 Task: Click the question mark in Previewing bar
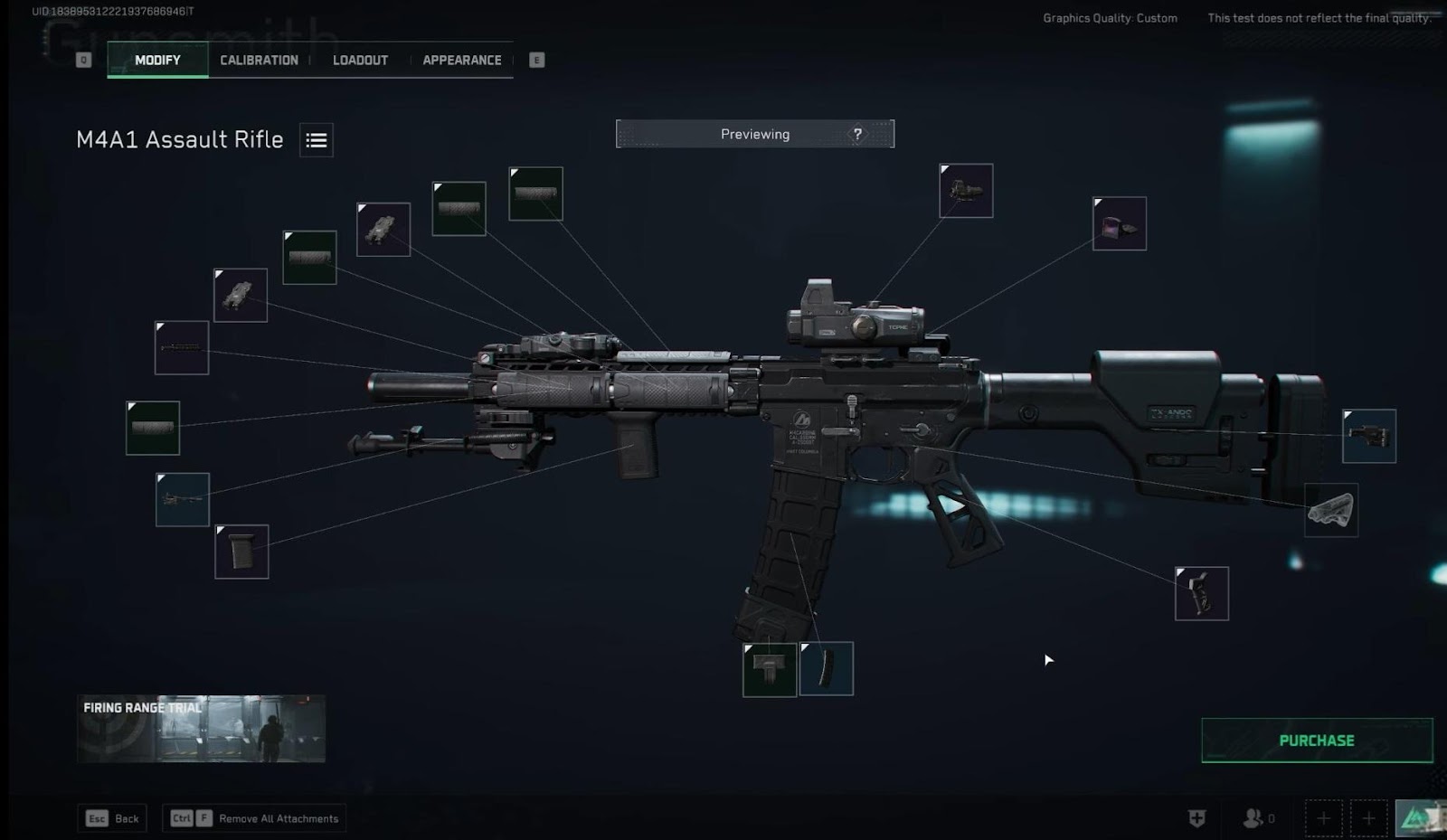coord(857,134)
